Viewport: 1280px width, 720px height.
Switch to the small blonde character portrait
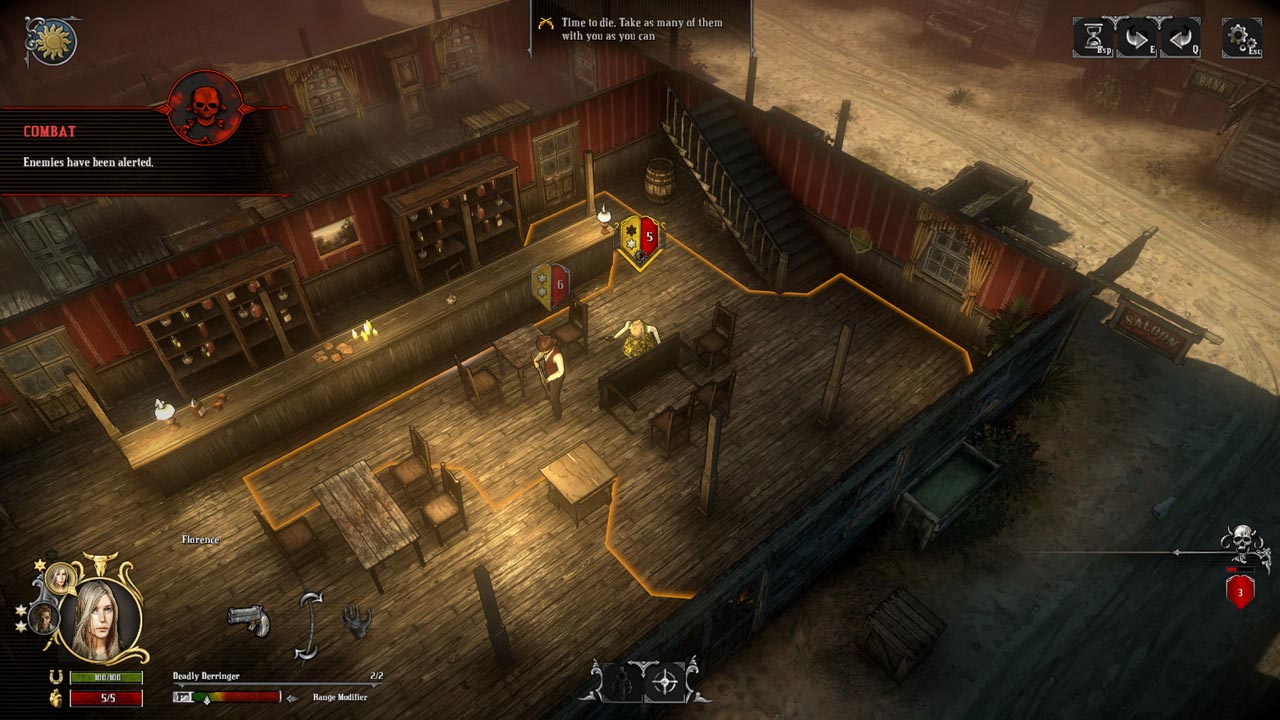pos(62,577)
